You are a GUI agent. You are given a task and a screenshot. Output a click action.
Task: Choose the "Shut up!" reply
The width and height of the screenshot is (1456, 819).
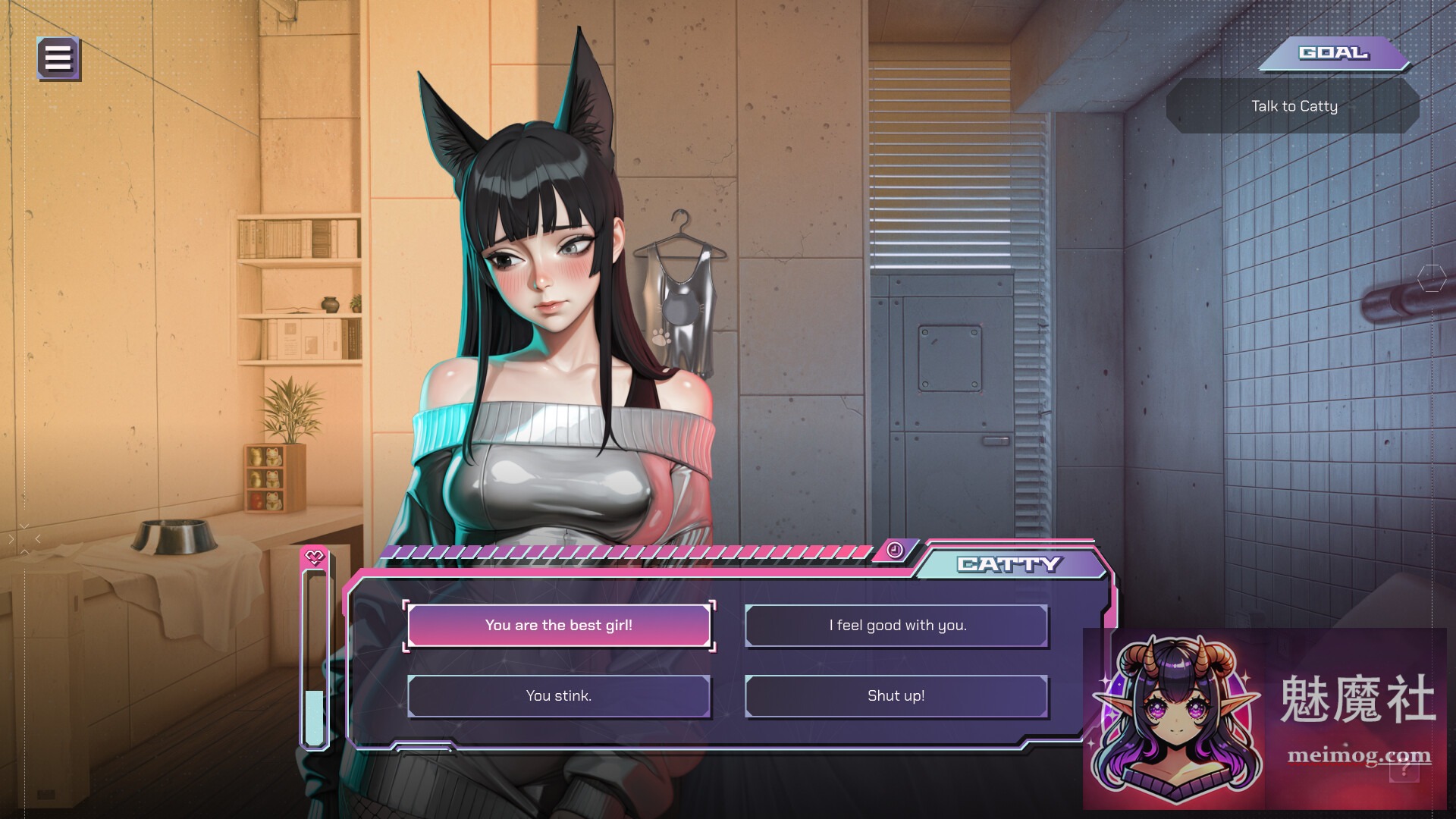point(896,695)
